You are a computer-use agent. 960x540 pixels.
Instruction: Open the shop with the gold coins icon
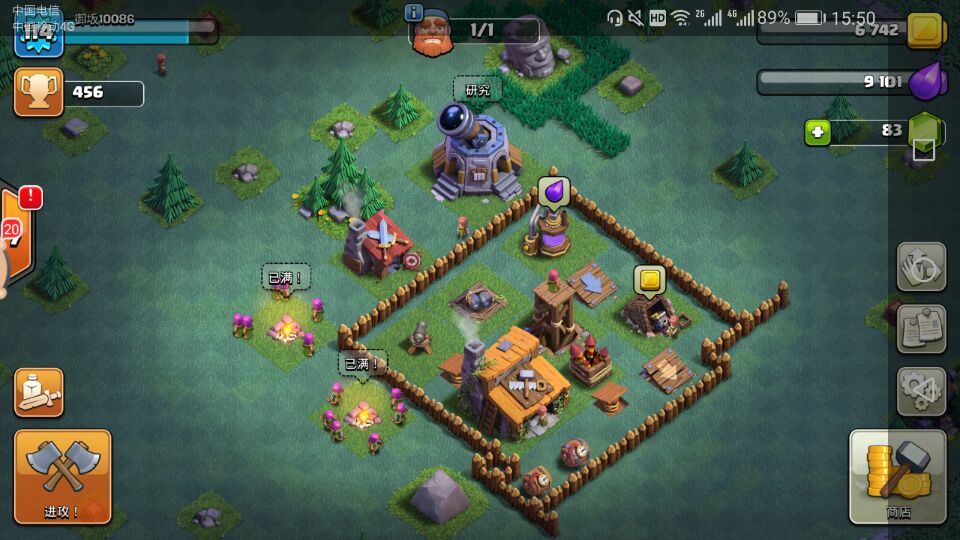coord(897,477)
